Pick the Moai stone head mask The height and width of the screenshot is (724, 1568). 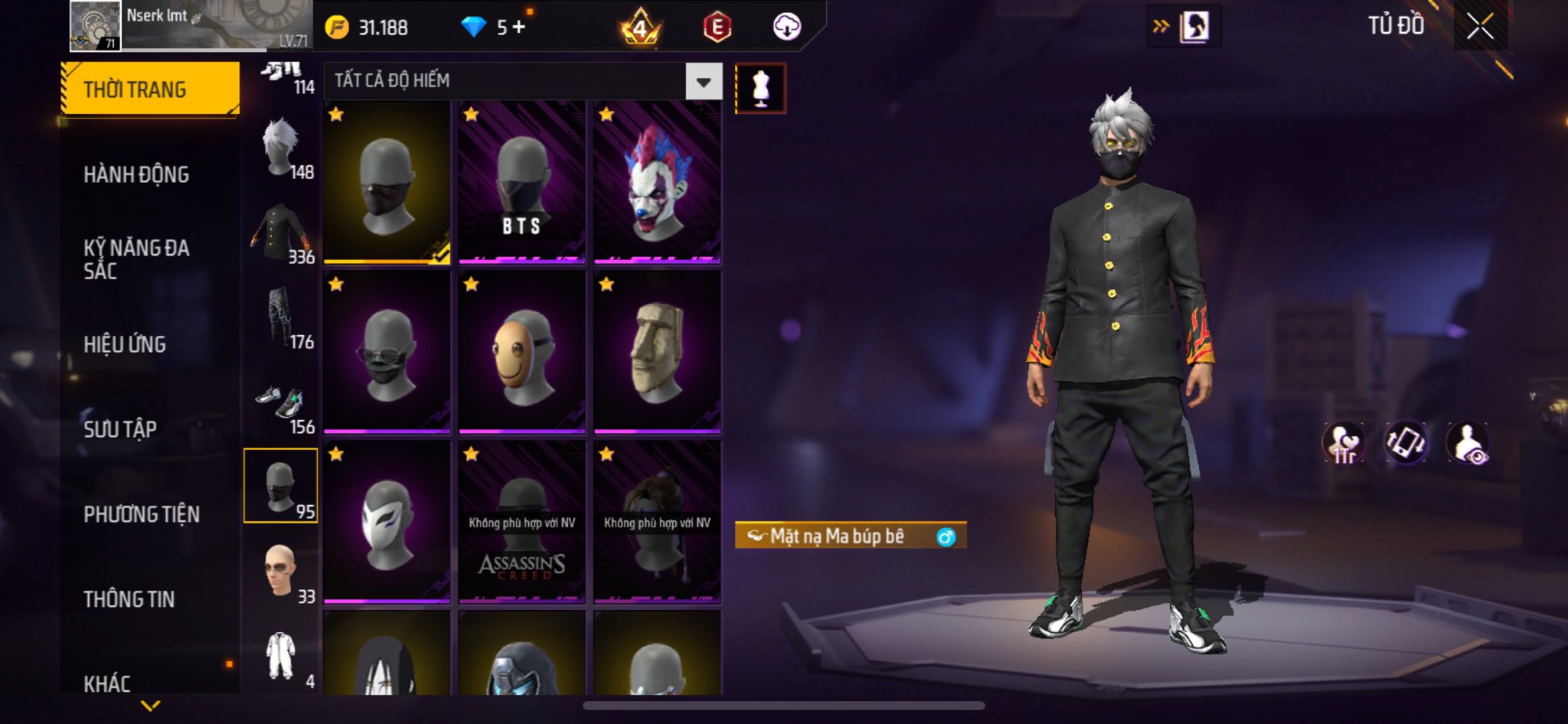click(657, 352)
